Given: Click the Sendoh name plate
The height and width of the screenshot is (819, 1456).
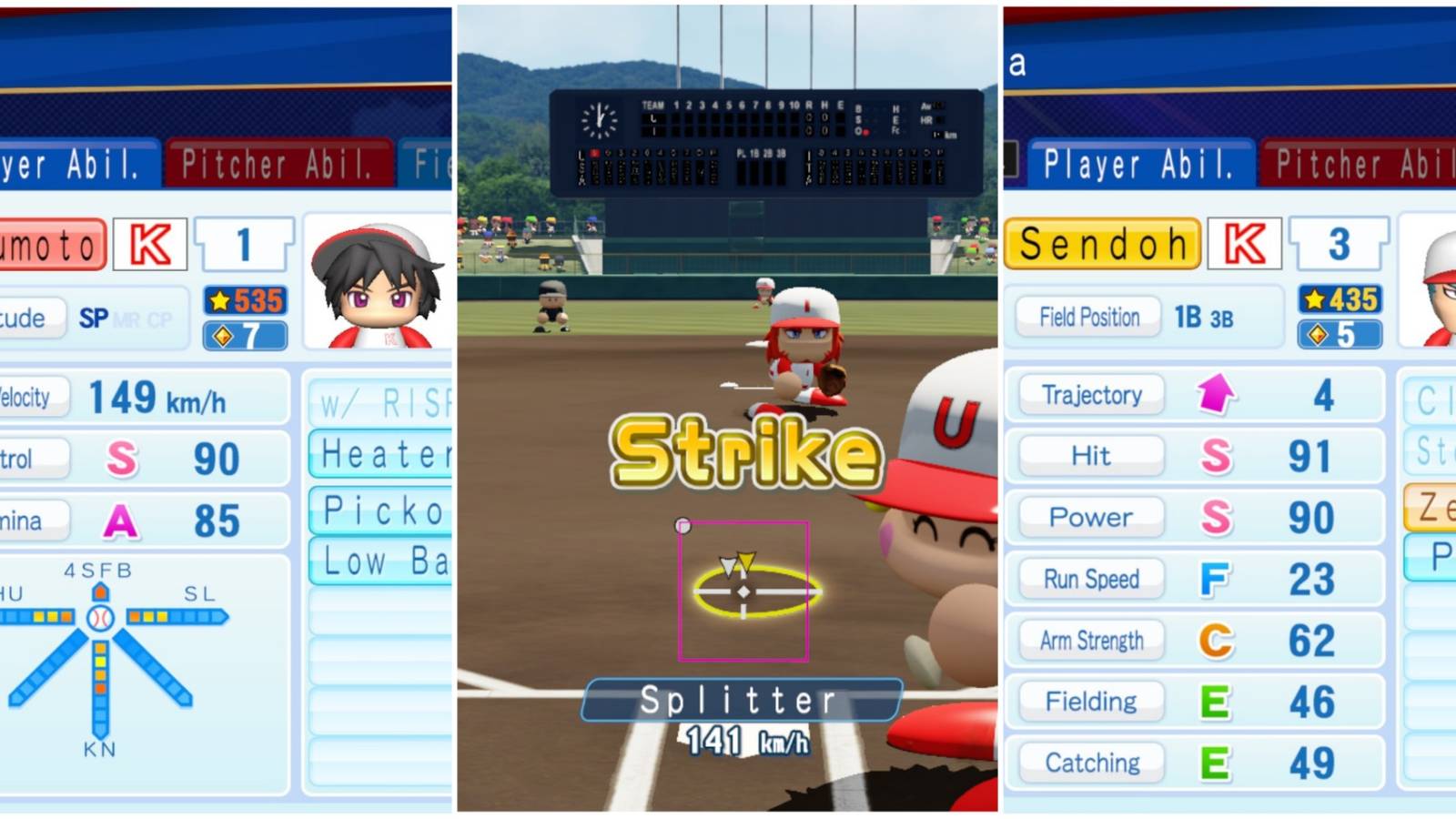Looking at the screenshot, I should coord(1101,242).
